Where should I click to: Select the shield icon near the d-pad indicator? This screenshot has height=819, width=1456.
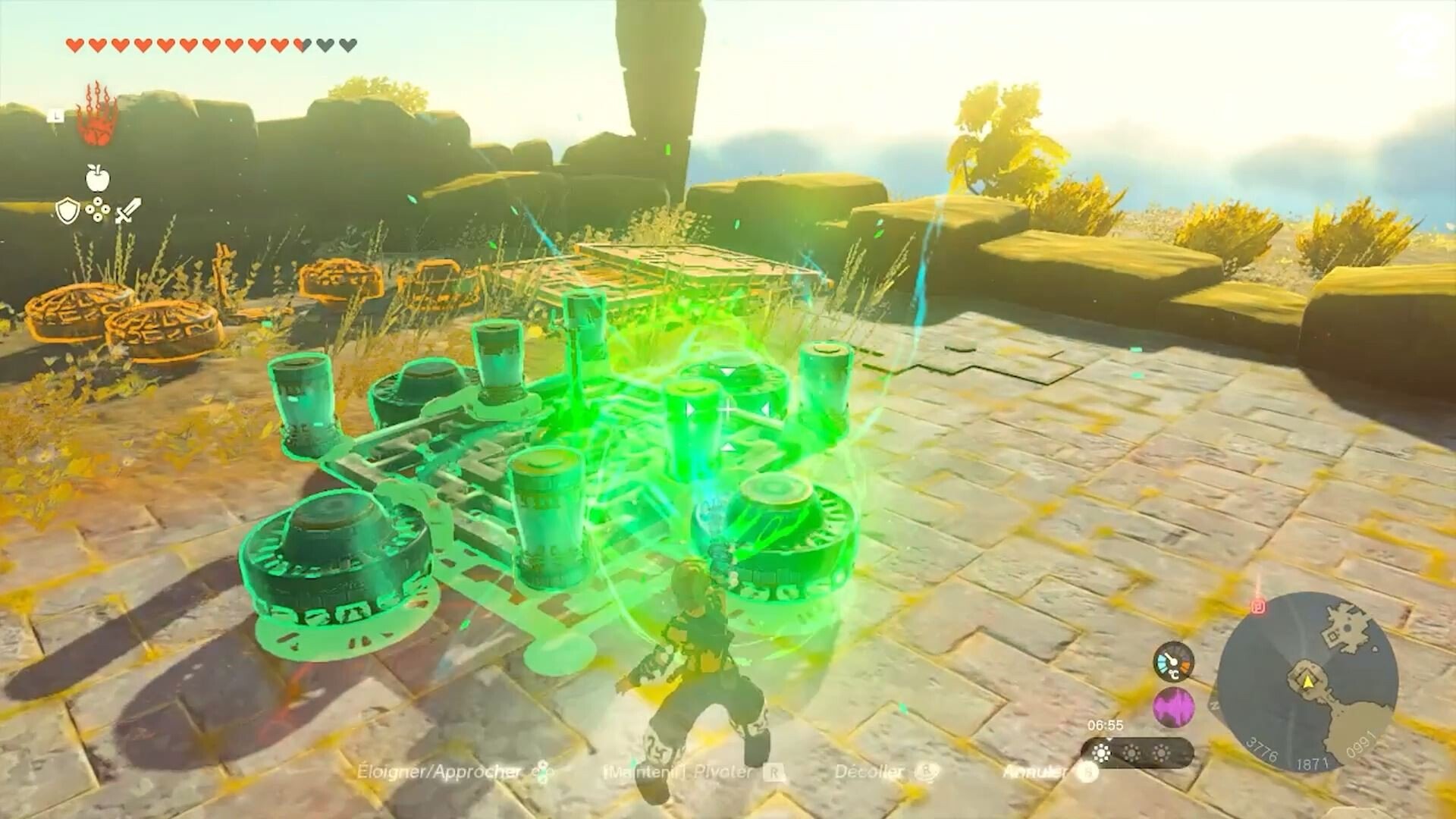[67, 210]
